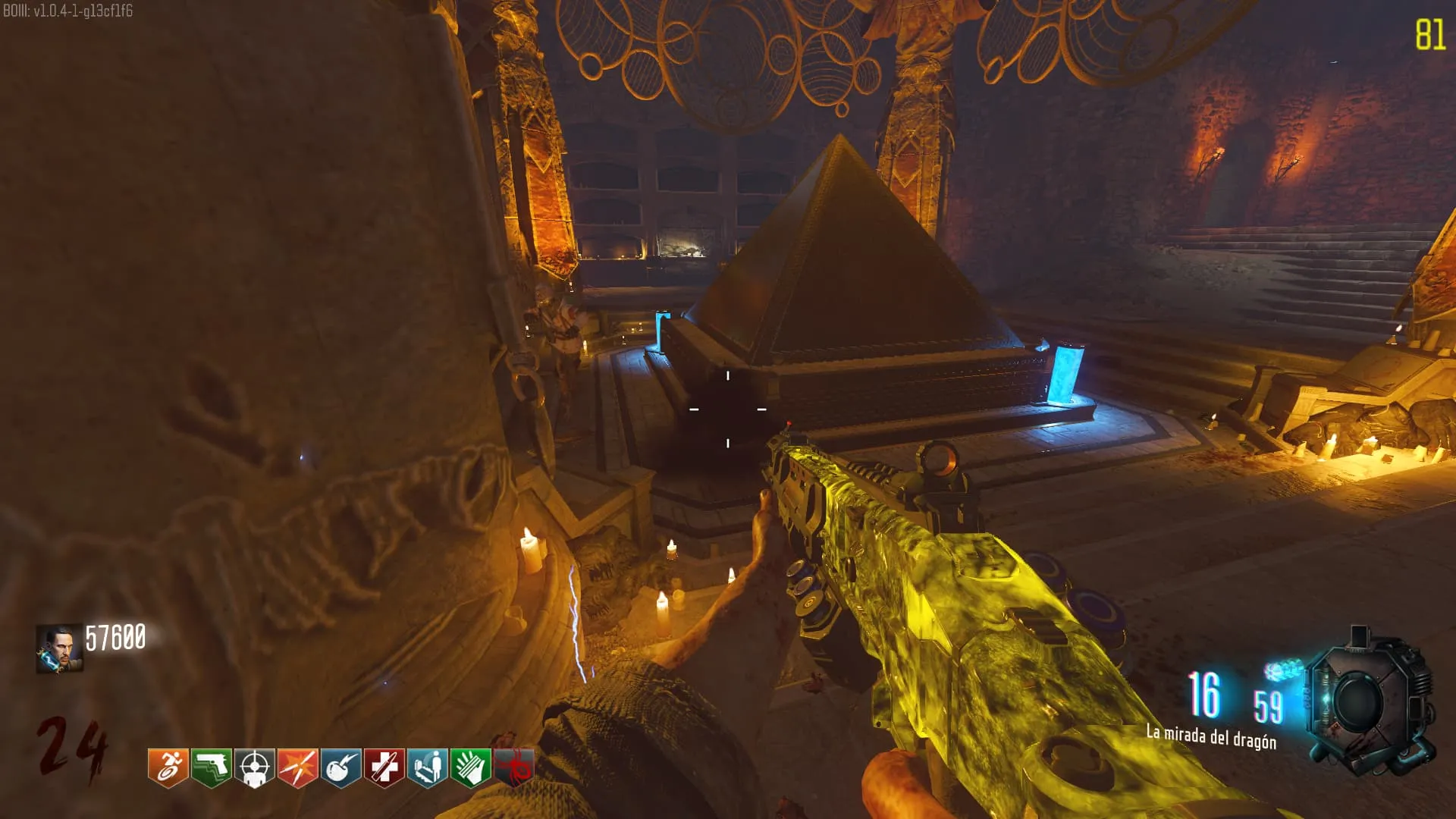Click the player character portrait
1456x819 pixels.
59,648
